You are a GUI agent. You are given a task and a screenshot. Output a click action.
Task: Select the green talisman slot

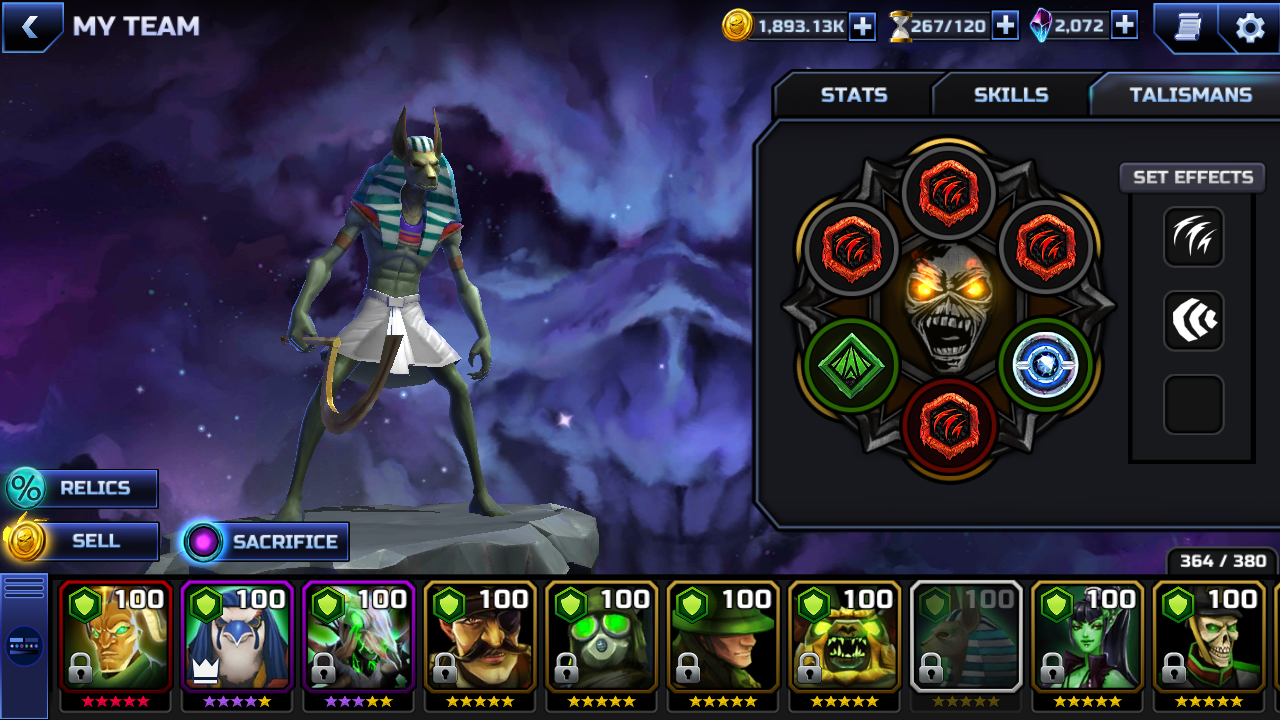coord(851,365)
